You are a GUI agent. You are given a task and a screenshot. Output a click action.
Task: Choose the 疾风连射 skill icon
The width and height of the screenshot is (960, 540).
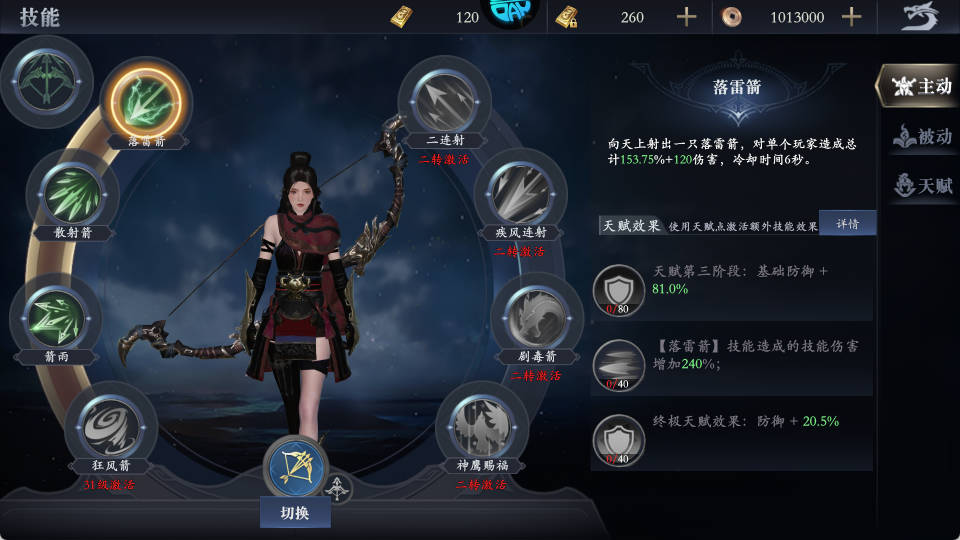(x=521, y=191)
